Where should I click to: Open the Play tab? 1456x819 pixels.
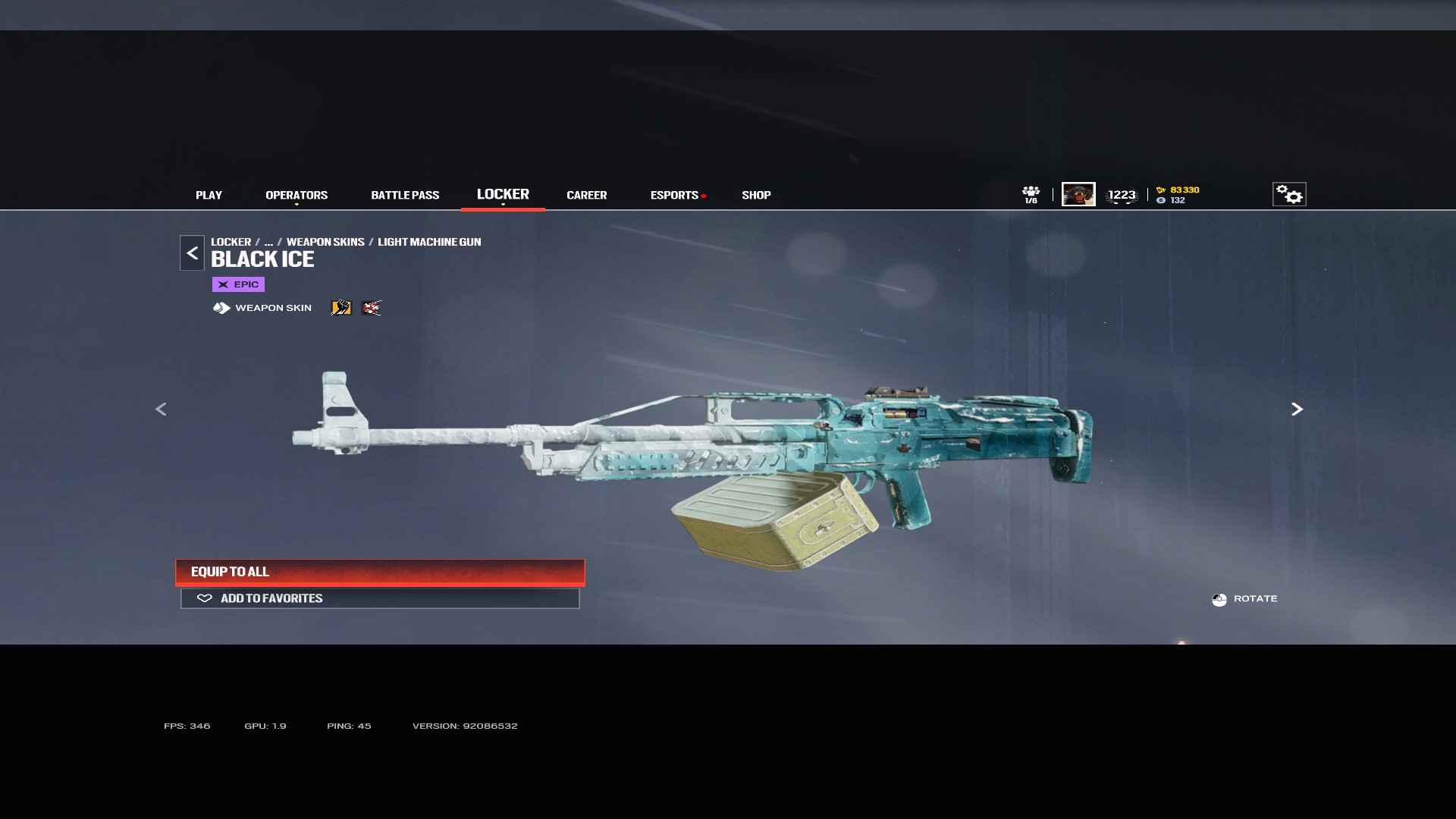[x=209, y=195]
